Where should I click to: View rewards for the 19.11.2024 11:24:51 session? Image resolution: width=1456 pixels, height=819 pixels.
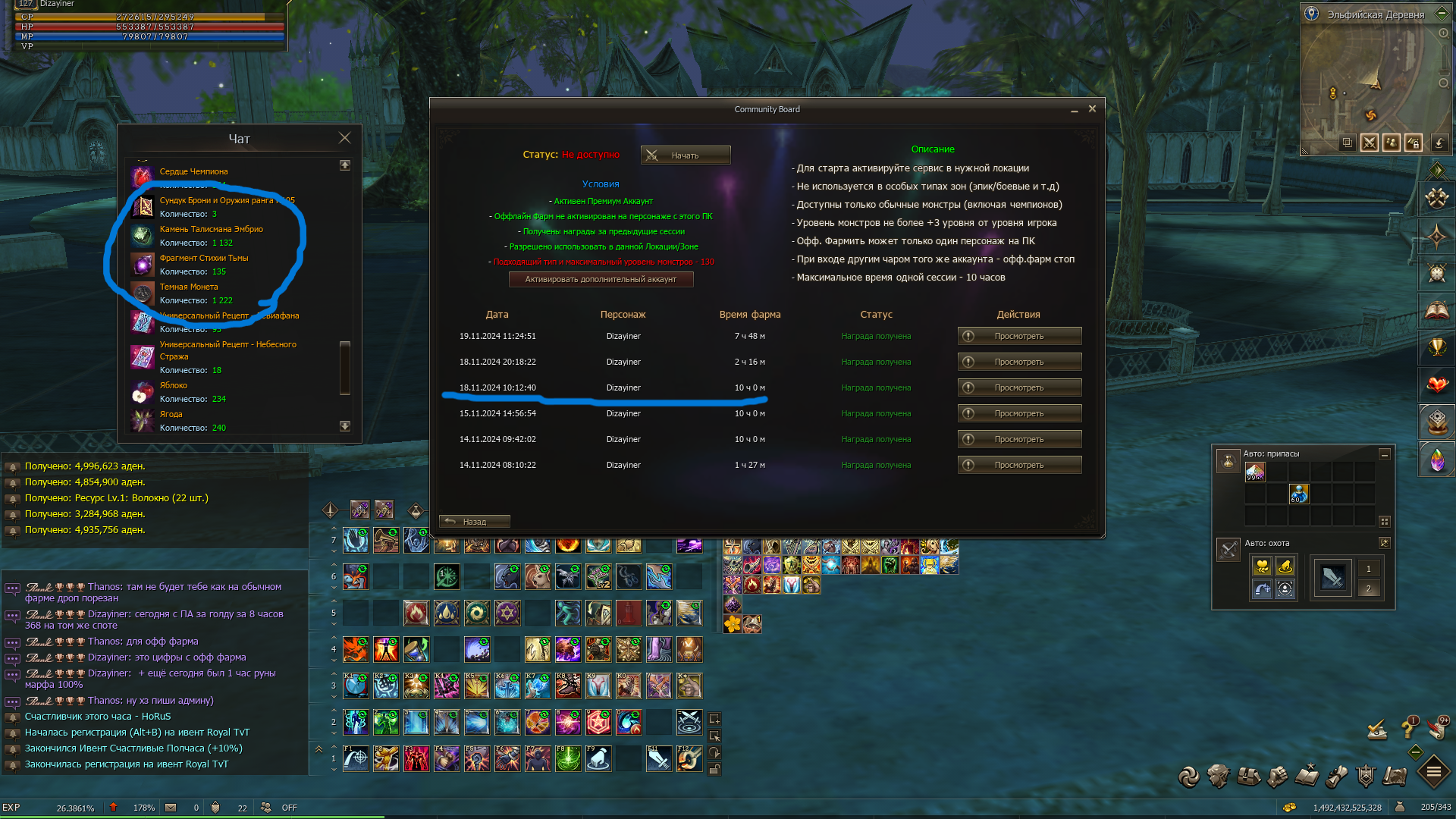(1018, 336)
